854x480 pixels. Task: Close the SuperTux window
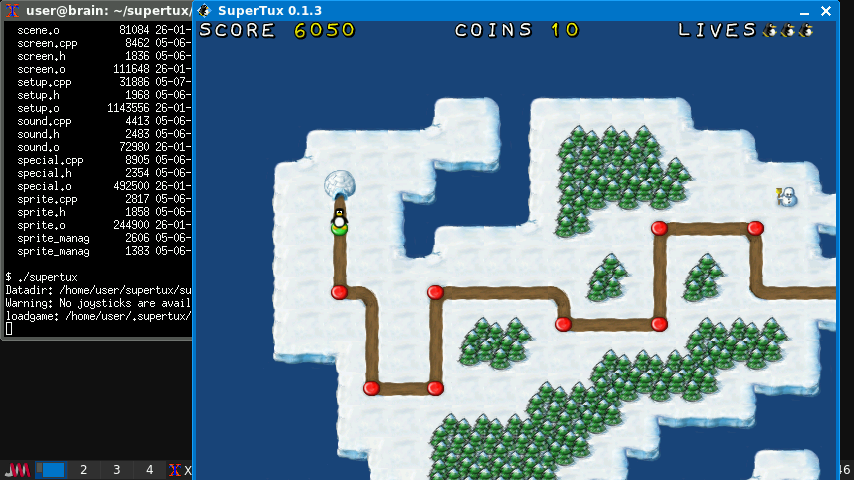[825, 10]
